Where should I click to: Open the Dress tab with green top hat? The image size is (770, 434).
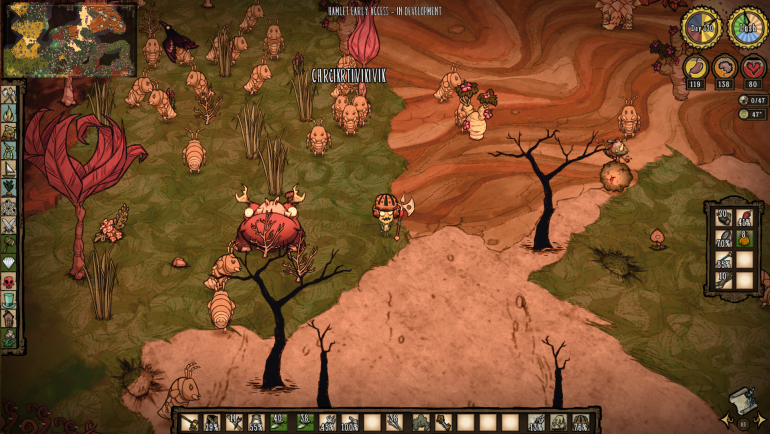(x=10, y=301)
